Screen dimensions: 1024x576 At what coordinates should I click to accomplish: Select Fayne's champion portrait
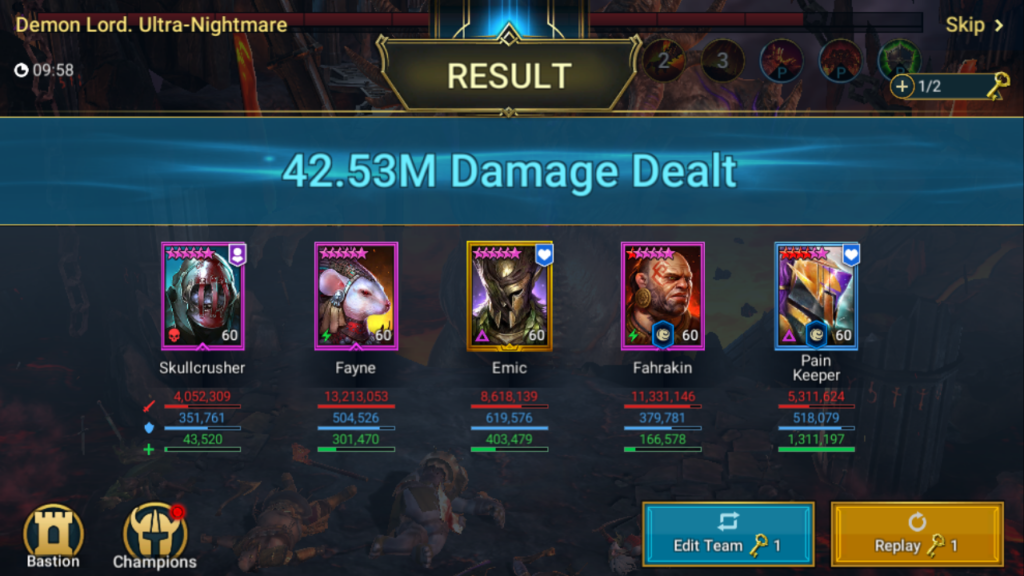click(356, 296)
